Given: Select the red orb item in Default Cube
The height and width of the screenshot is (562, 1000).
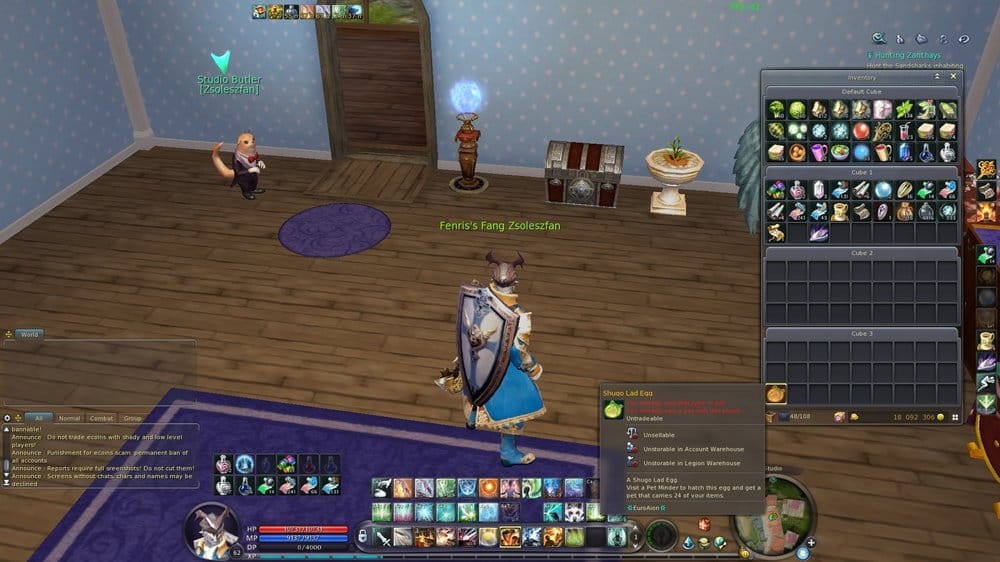Looking at the screenshot, I should (861, 131).
